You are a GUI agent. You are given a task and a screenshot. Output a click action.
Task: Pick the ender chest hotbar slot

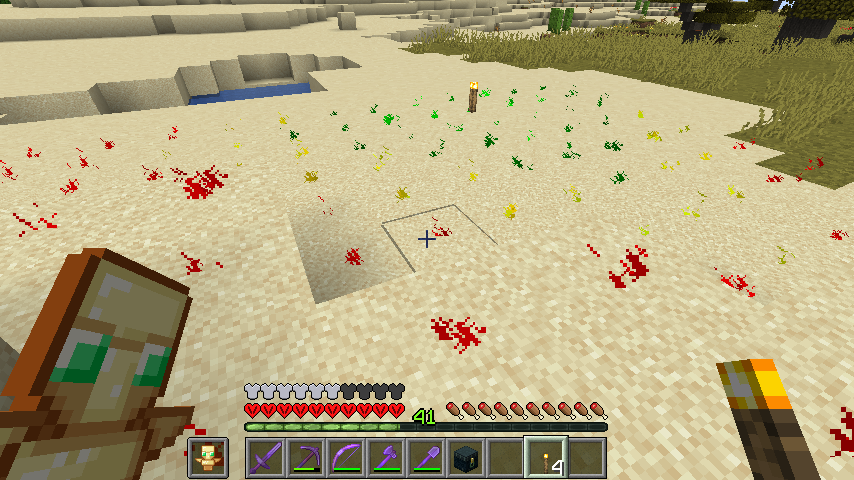(x=465, y=458)
